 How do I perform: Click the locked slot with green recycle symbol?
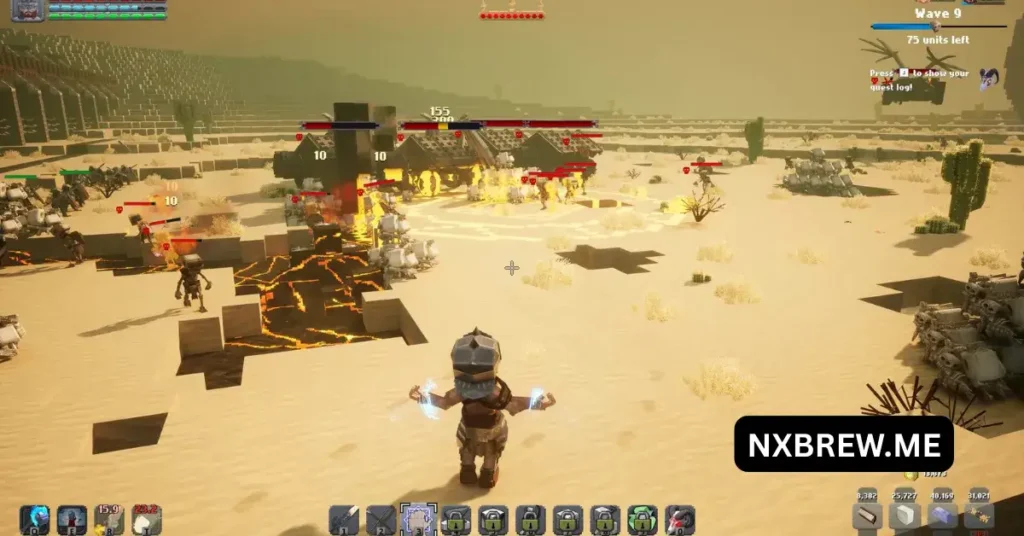tap(642, 519)
